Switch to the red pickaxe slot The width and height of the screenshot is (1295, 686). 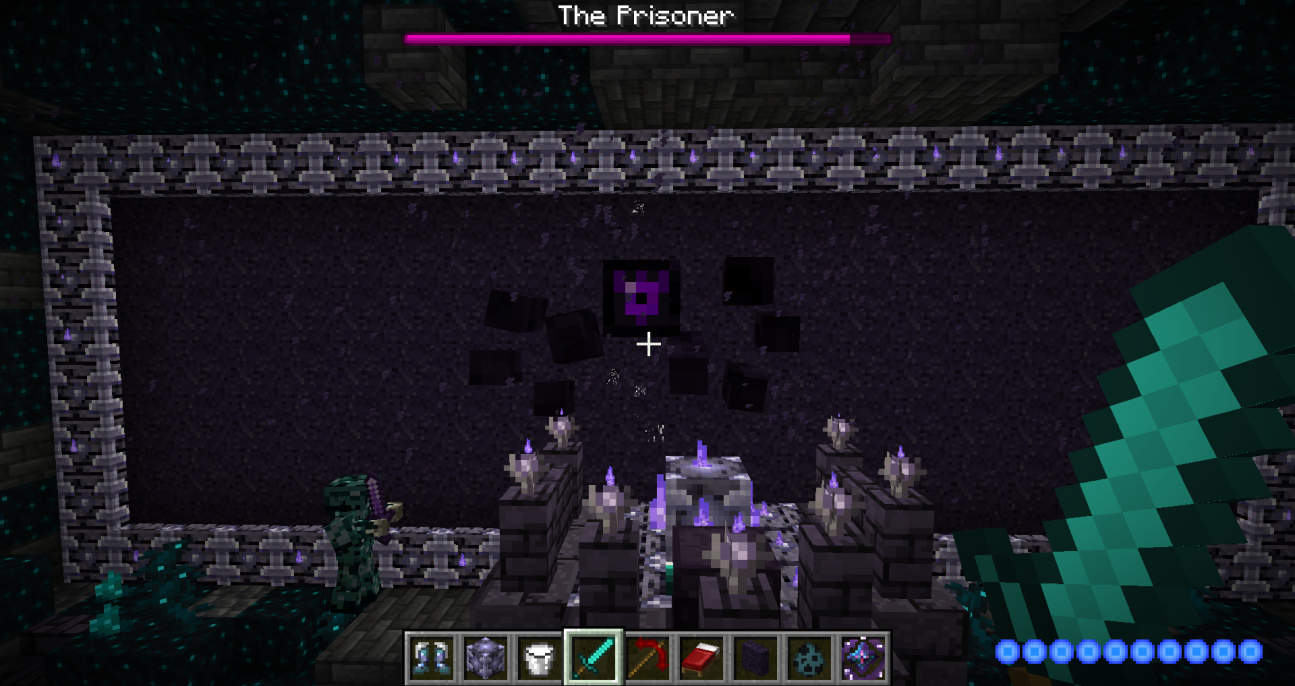(x=648, y=658)
